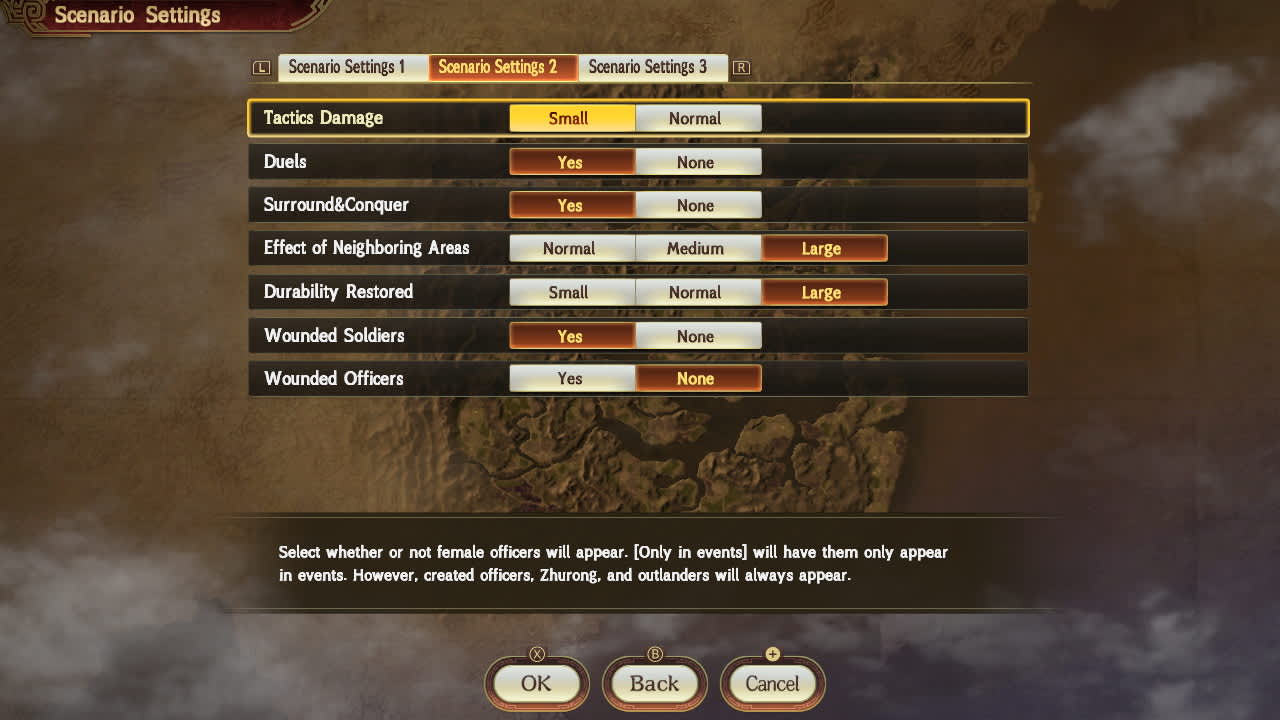1280x720 pixels.
Task: Switch to the Scenario Settings 3 tab
Action: tap(653, 67)
